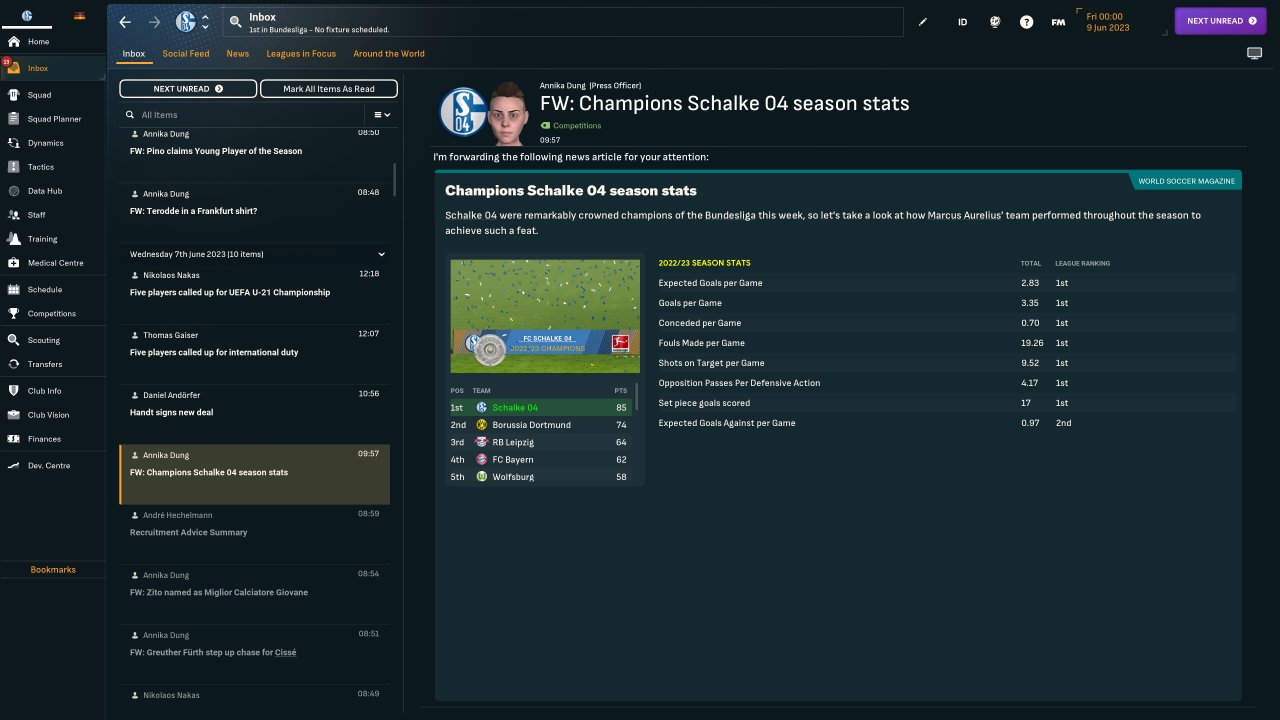This screenshot has width=1280, height=720.
Task: Open the Finances page
Action: tap(44, 439)
